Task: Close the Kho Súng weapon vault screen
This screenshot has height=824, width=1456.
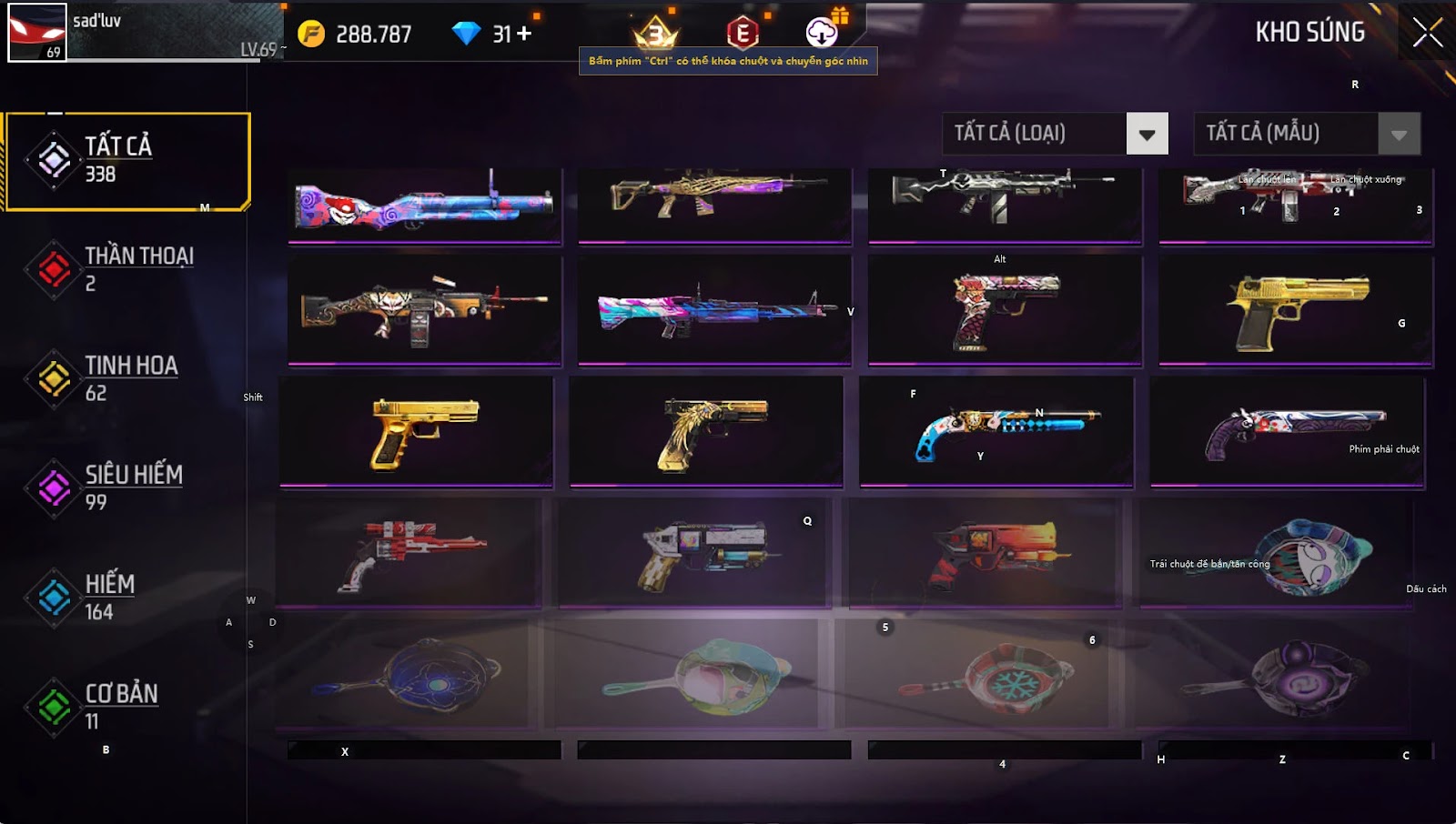Action: click(1427, 33)
